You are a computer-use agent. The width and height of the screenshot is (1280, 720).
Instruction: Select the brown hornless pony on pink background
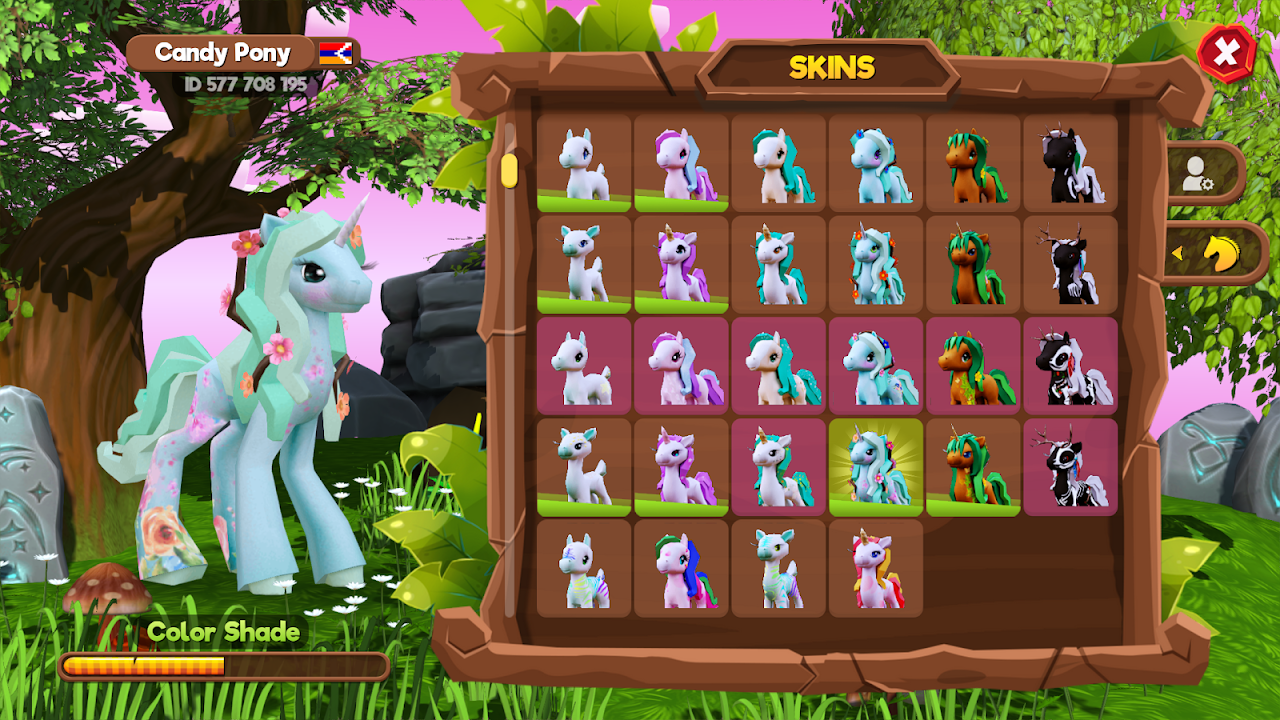973,366
